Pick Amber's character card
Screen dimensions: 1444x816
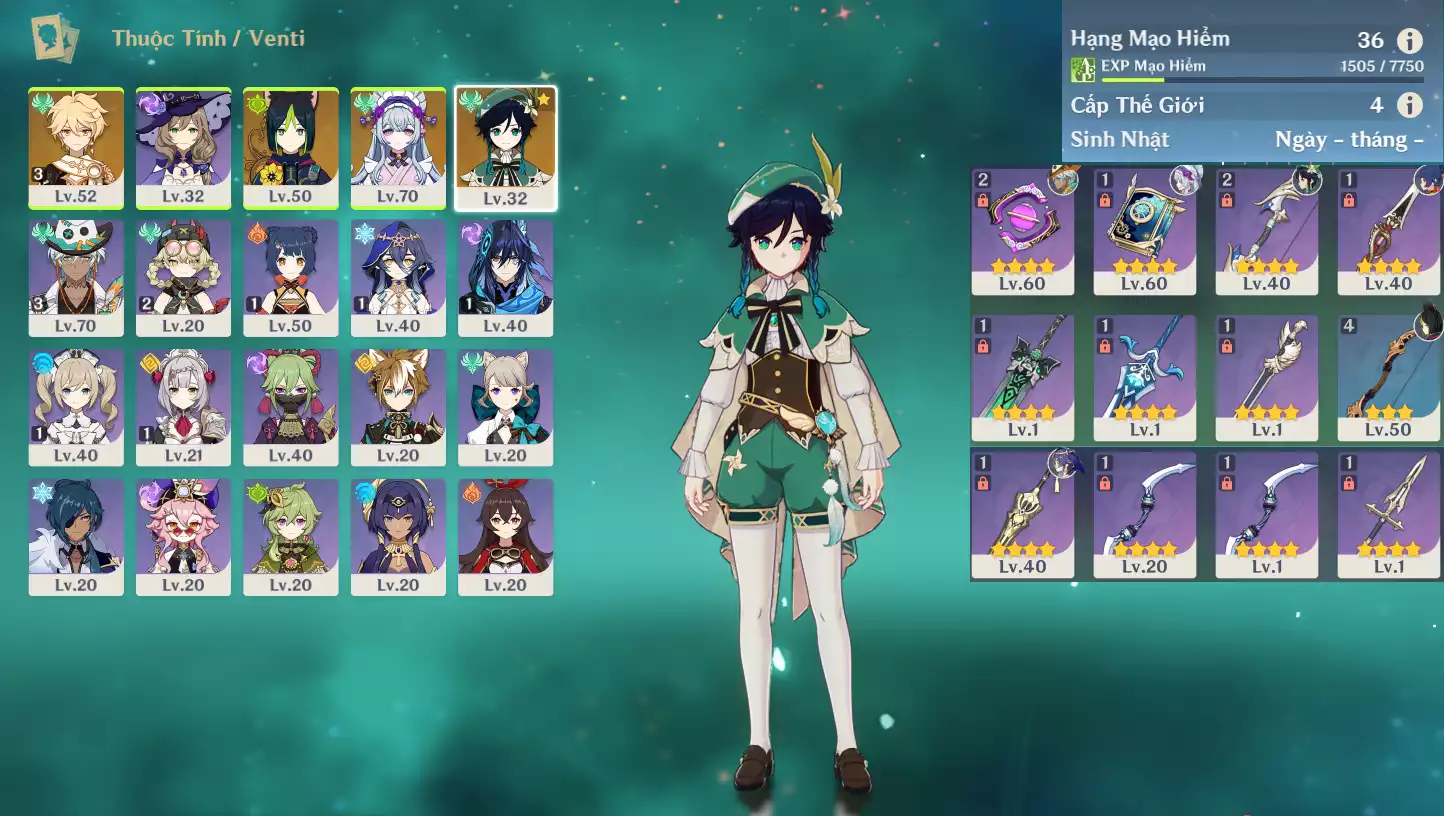pyautogui.click(x=505, y=537)
